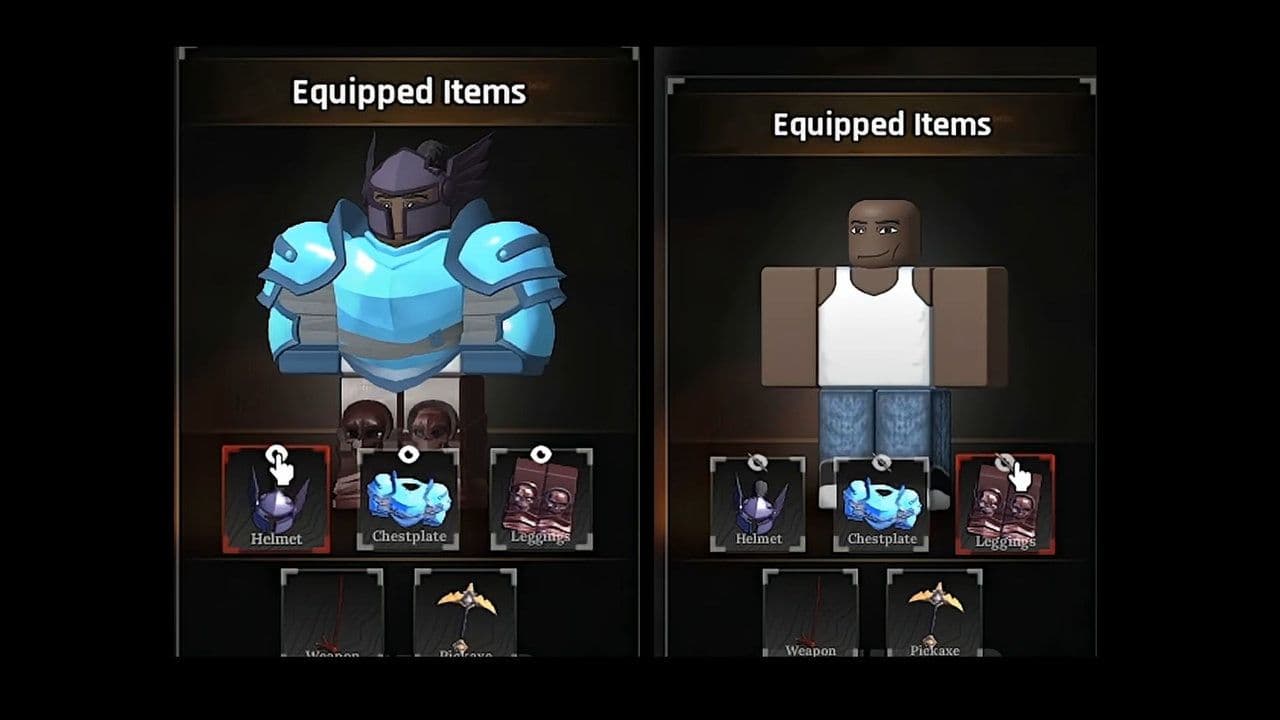Screen dimensions: 1280x720
Task: Select the Helmet icon in the right panel
Action: click(759, 505)
